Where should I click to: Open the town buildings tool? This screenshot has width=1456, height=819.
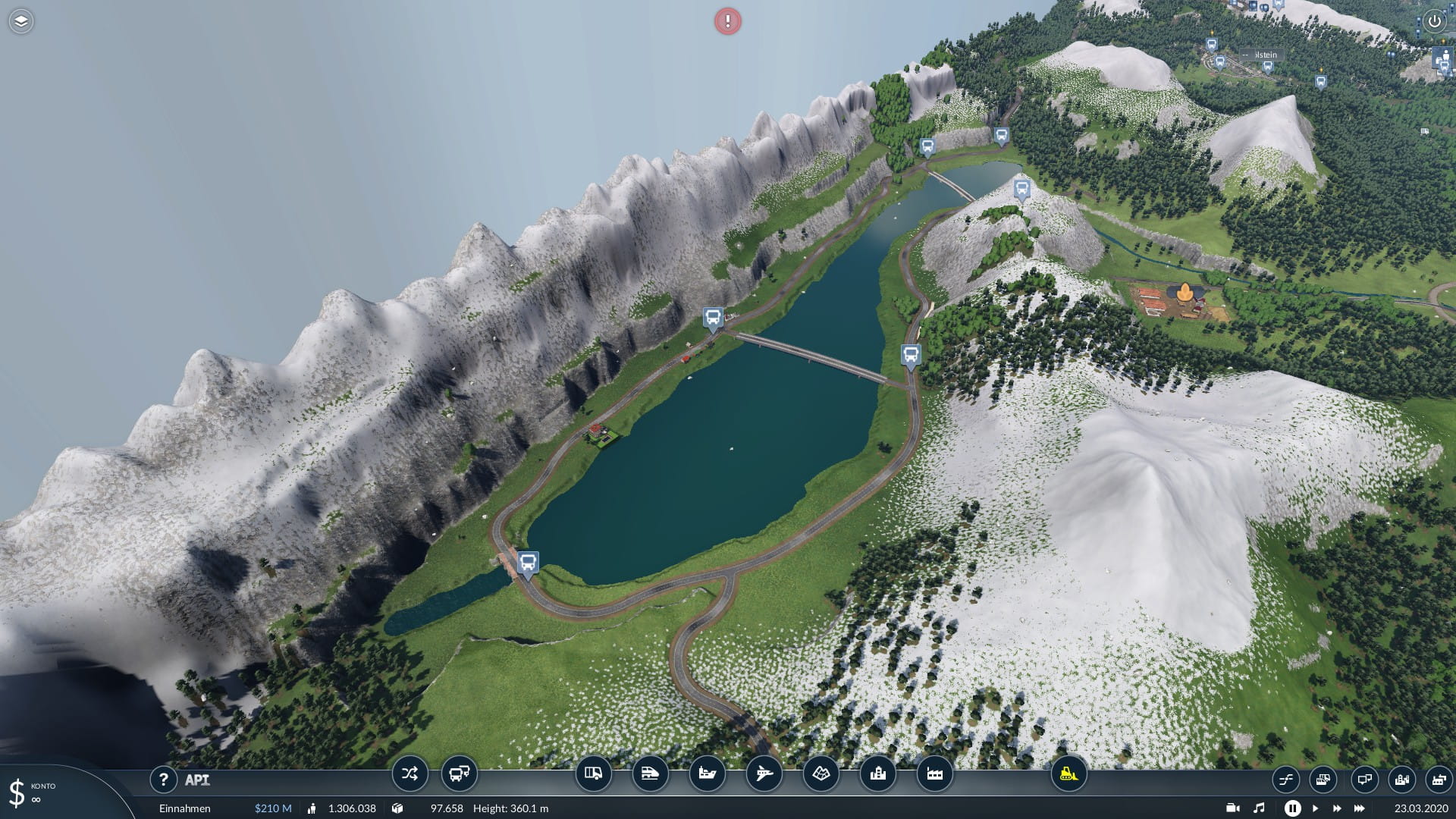[x=877, y=774]
